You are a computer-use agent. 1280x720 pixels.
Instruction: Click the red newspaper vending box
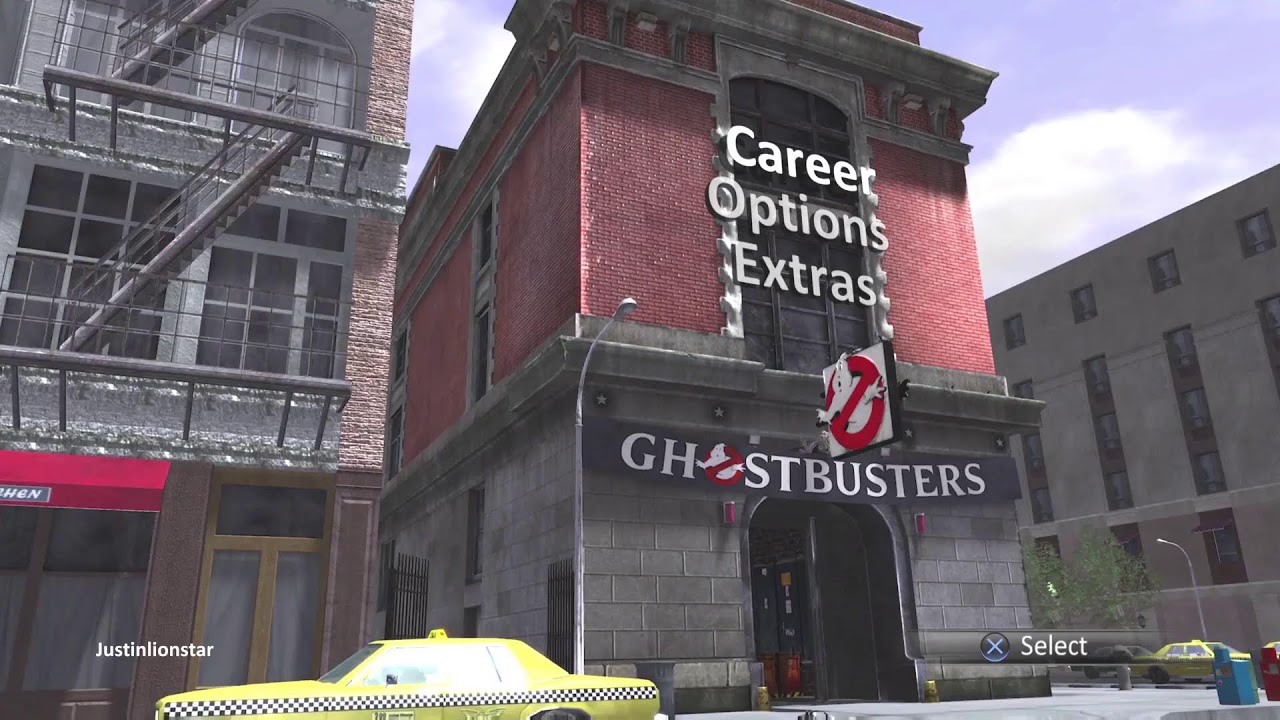pos(1272,670)
